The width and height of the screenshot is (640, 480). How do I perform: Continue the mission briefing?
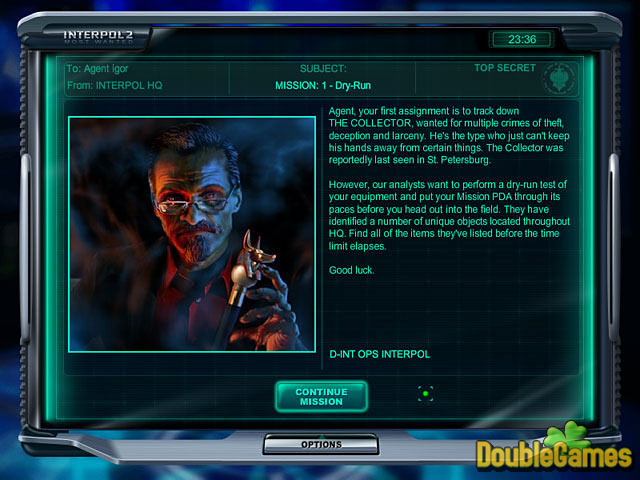(321, 396)
